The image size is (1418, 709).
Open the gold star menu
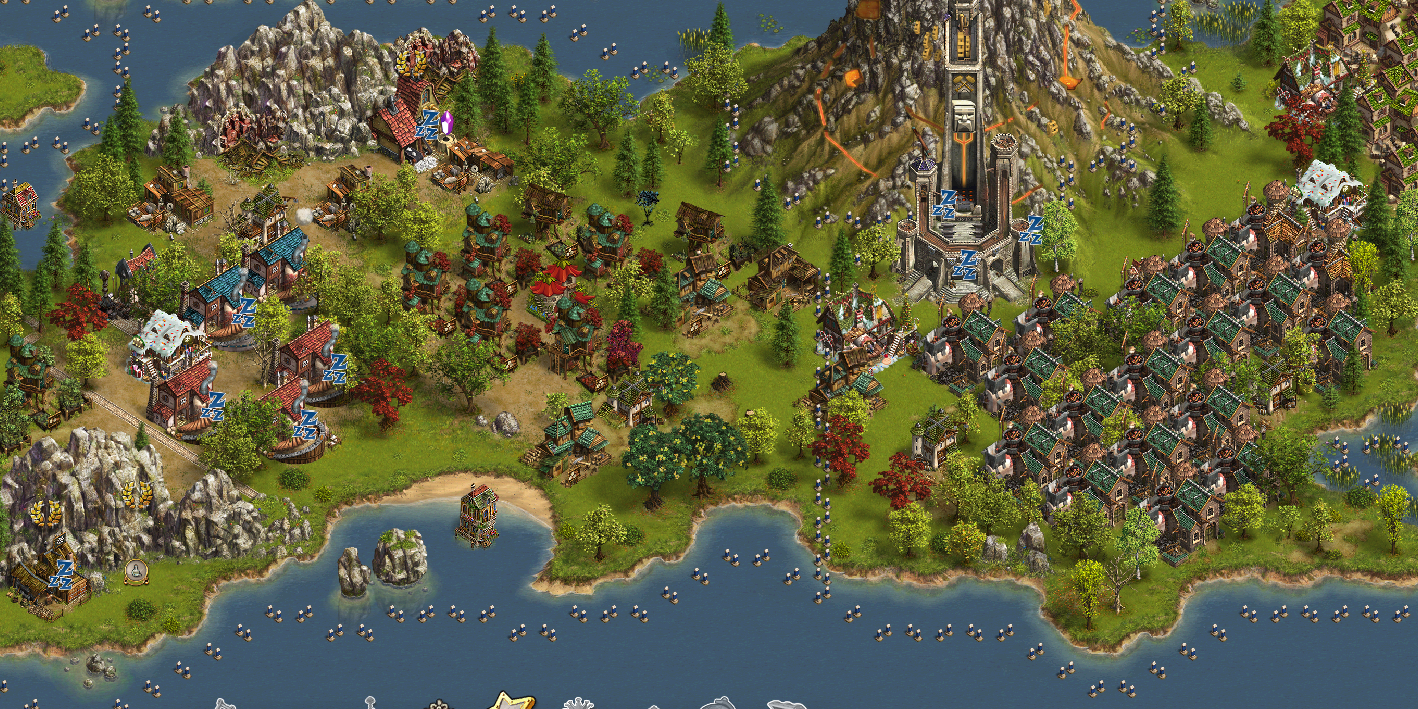tap(511, 700)
